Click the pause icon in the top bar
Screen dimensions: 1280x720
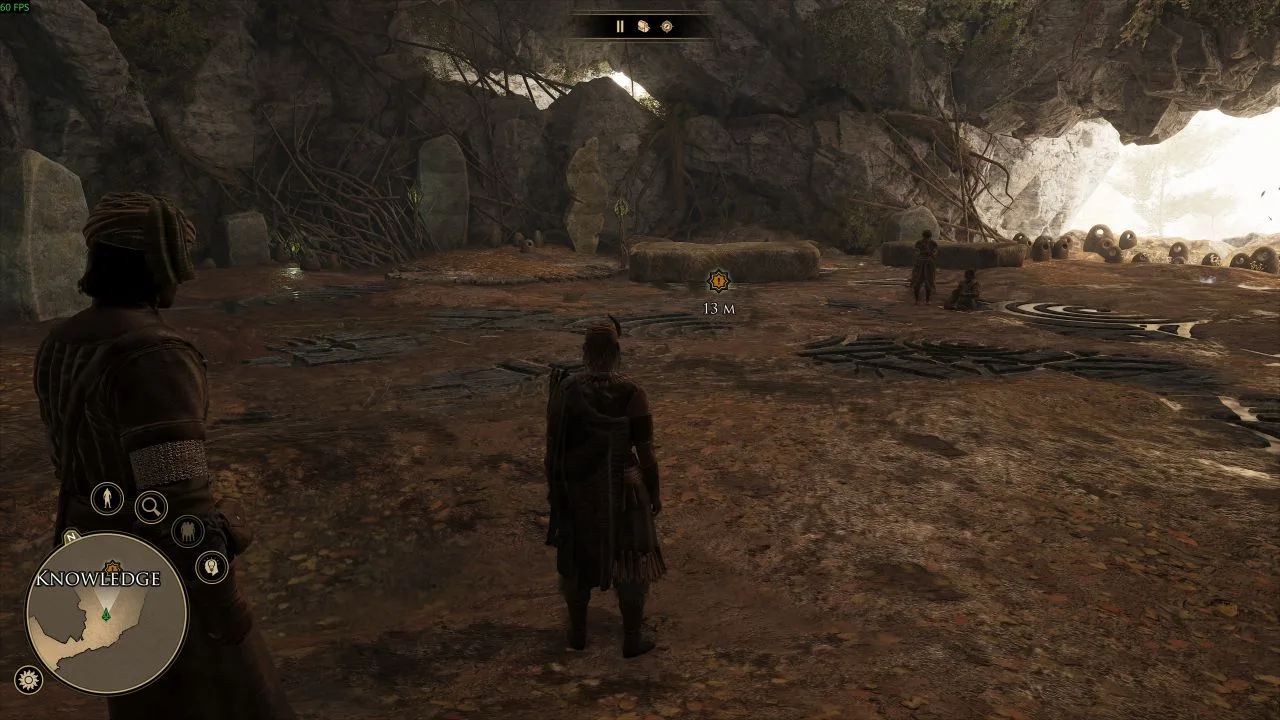[620, 27]
